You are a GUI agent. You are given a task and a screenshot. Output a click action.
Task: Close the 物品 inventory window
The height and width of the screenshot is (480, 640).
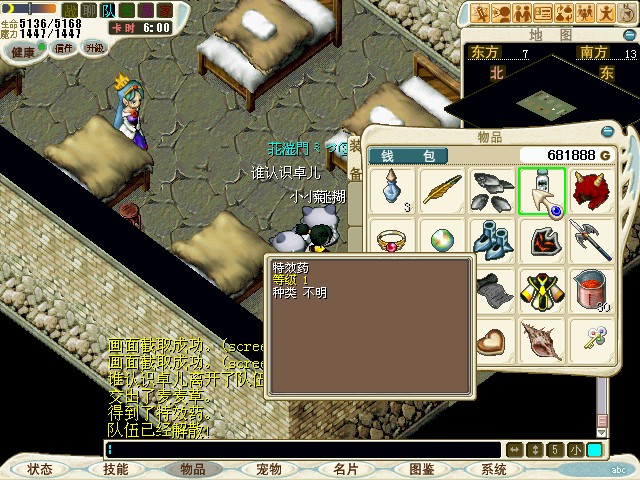(x=606, y=132)
